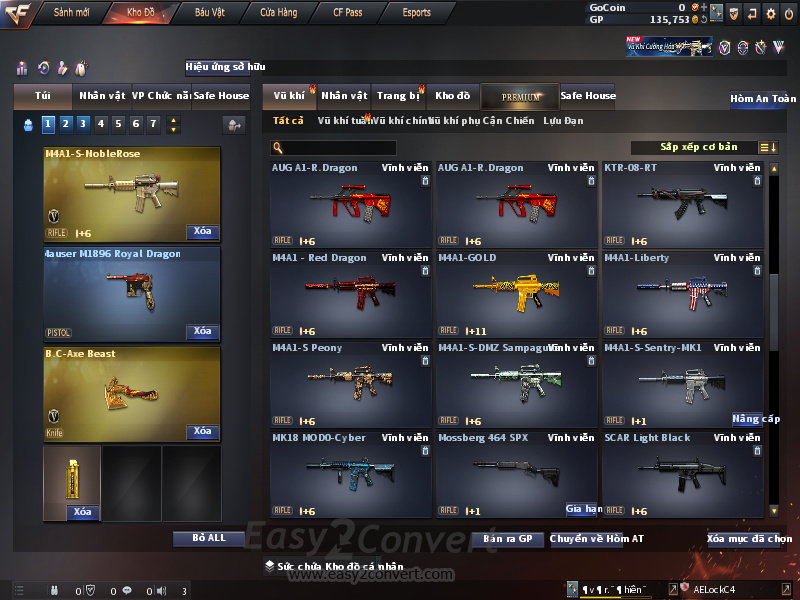This screenshot has width=800, height=600.
Task: Open the Sảnh mới lobby tab
Action: (x=71, y=13)
